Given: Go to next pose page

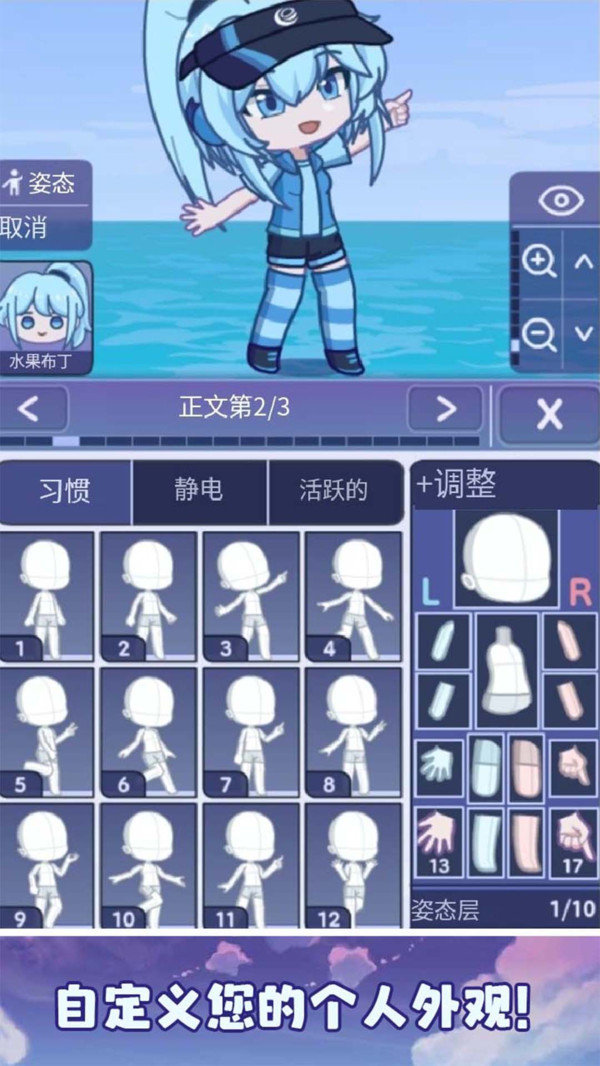Looking at the screenshot, I should 445,409.
